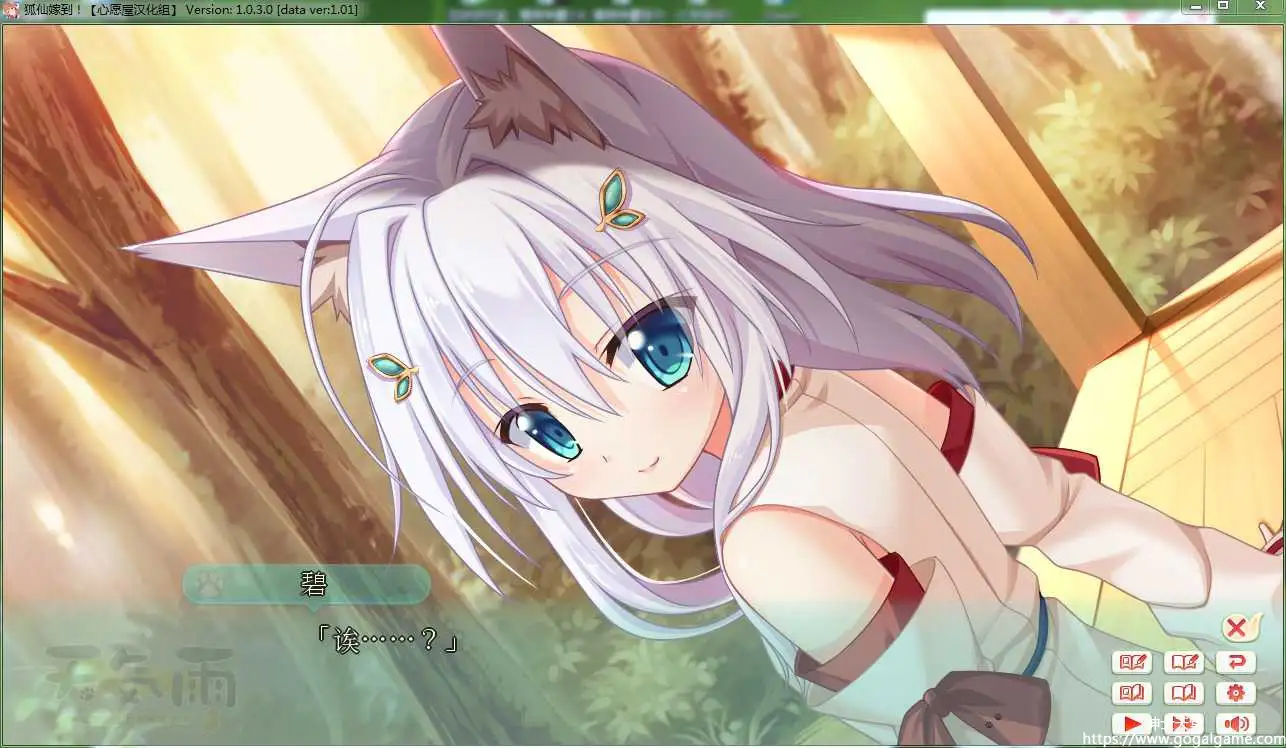Minimize the game window
The width and height of the screenshot is (1286, 748).
pos(1196,6)
